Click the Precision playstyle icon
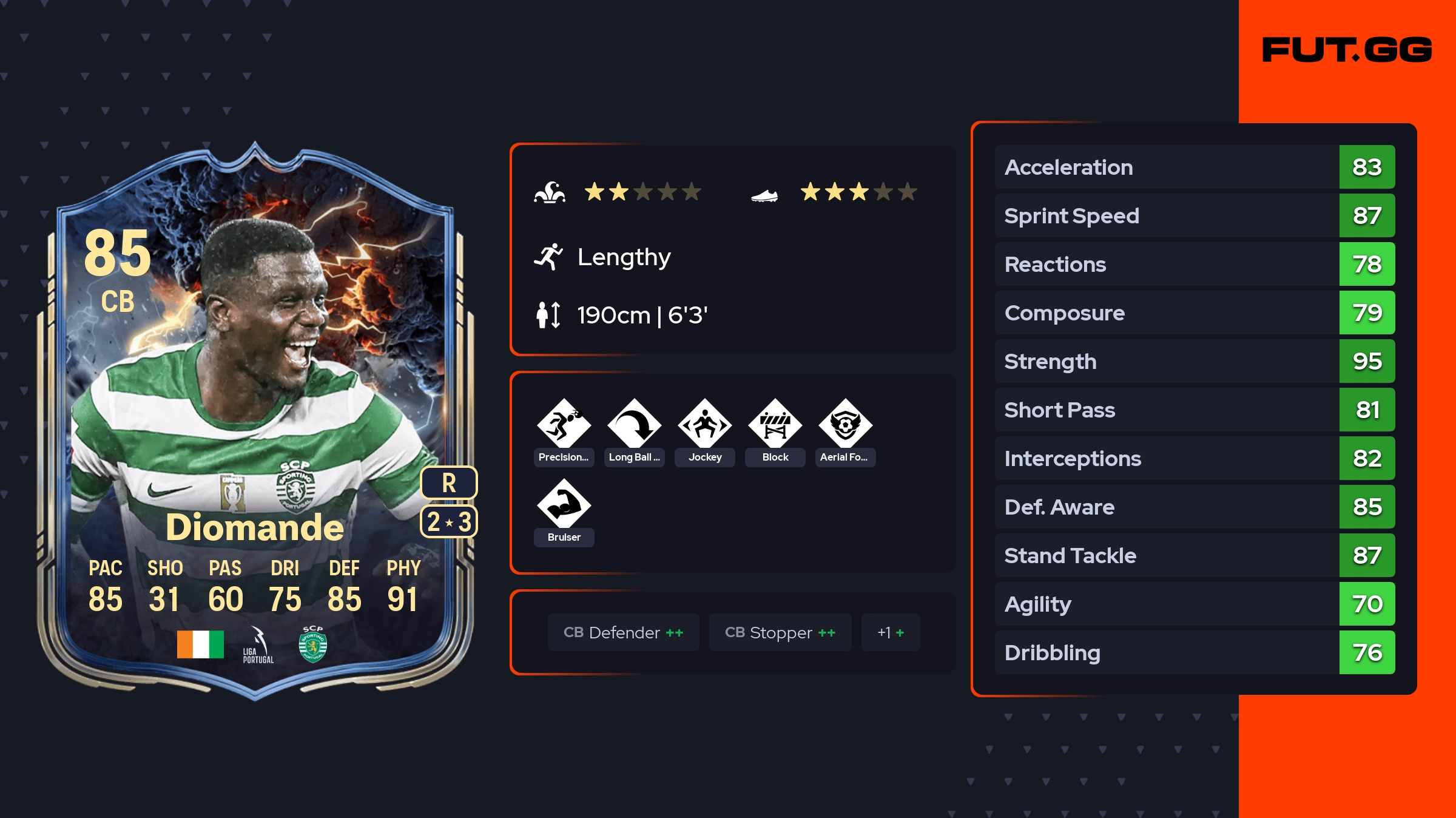The image size is (1456, 818). (564, 425)
